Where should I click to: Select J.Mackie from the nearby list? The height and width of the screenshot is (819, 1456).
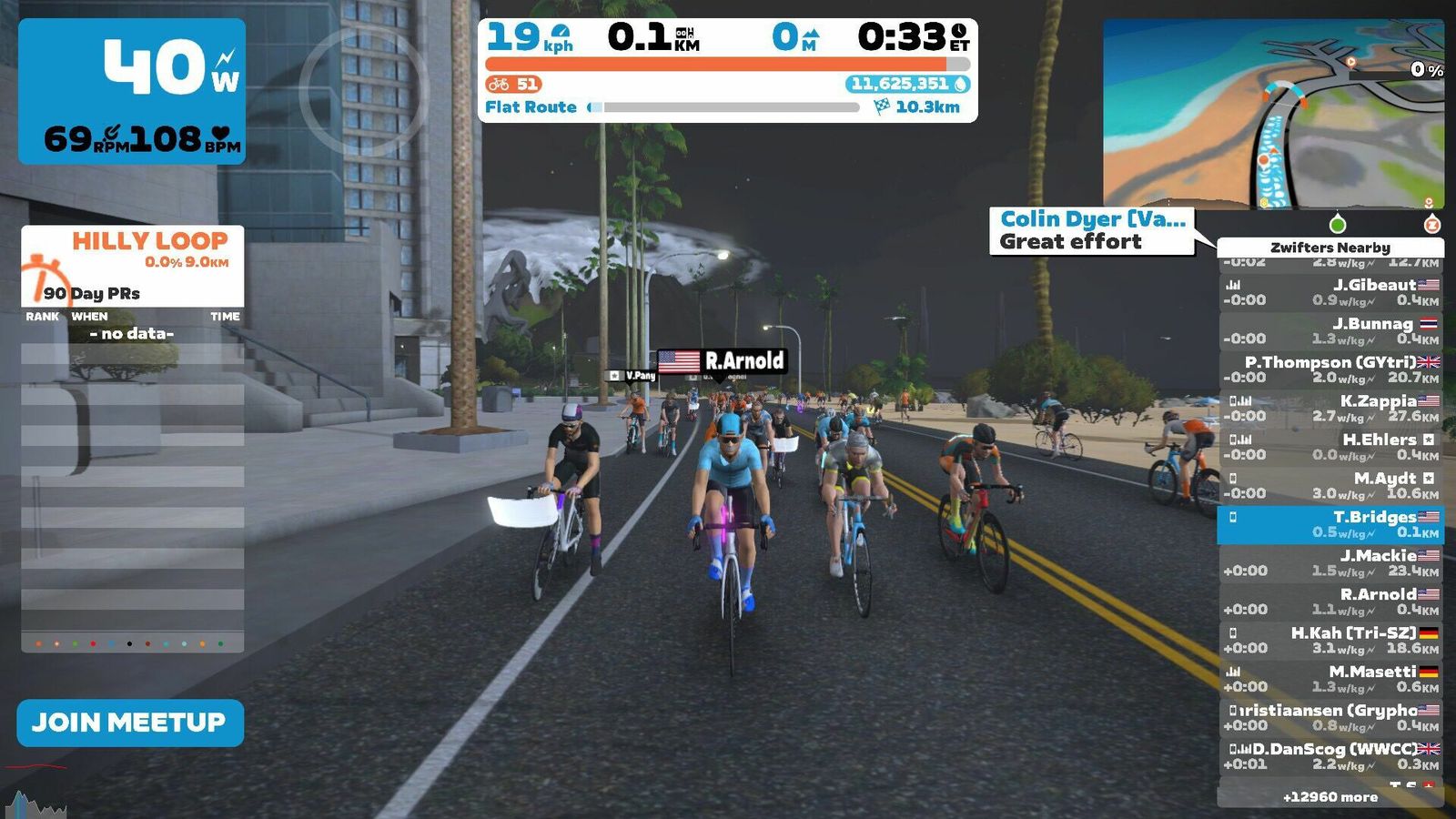point(1330,562)
